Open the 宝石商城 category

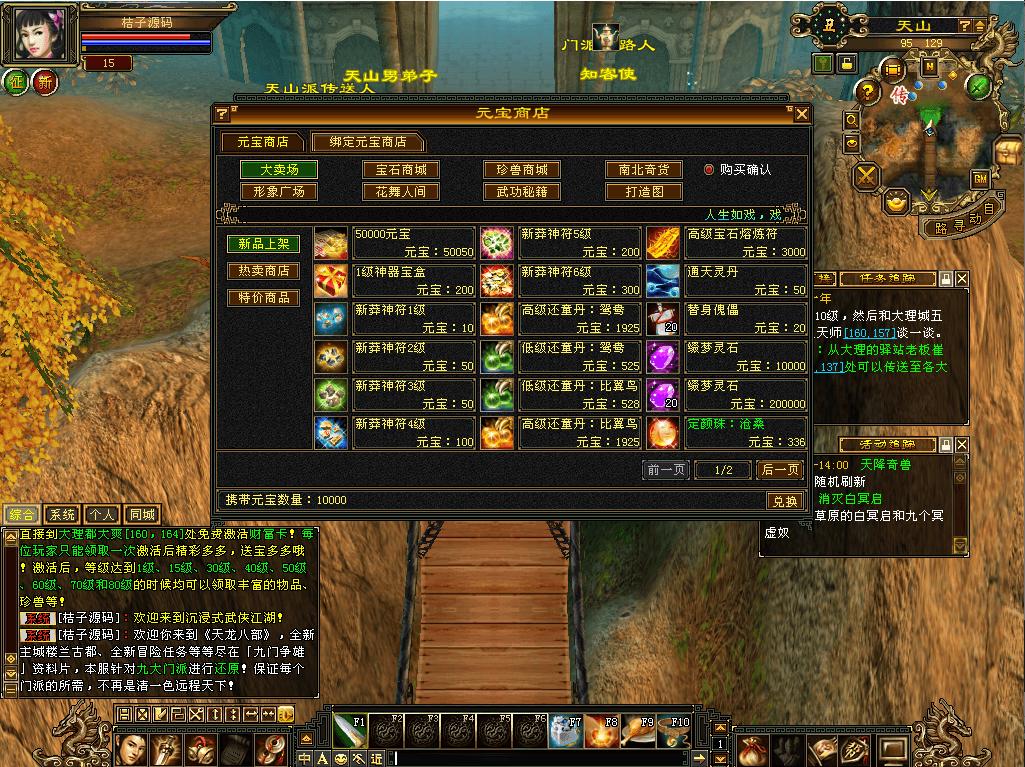[x=400, y=170]
